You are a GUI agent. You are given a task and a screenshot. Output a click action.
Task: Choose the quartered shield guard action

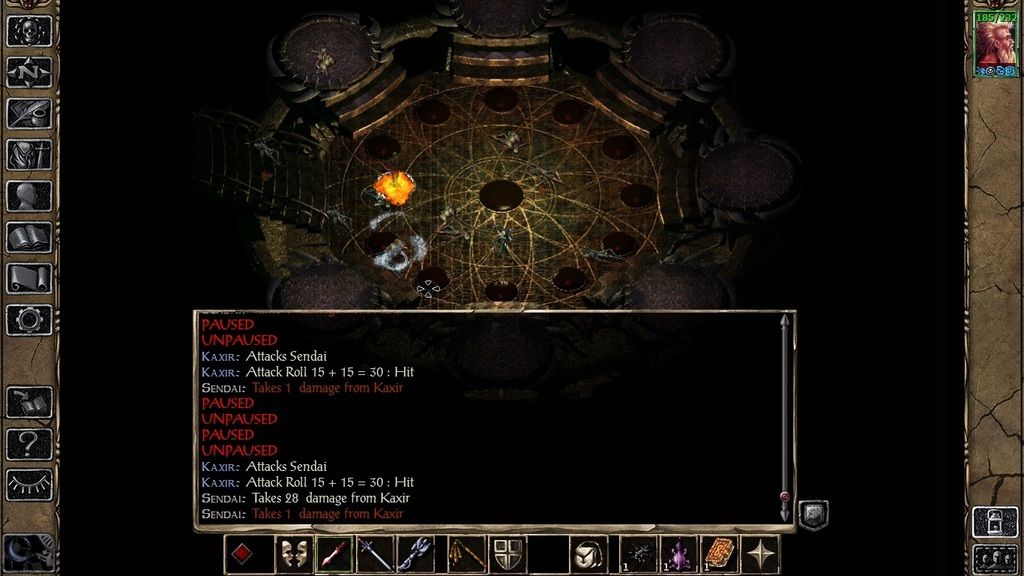pos(503,554)
